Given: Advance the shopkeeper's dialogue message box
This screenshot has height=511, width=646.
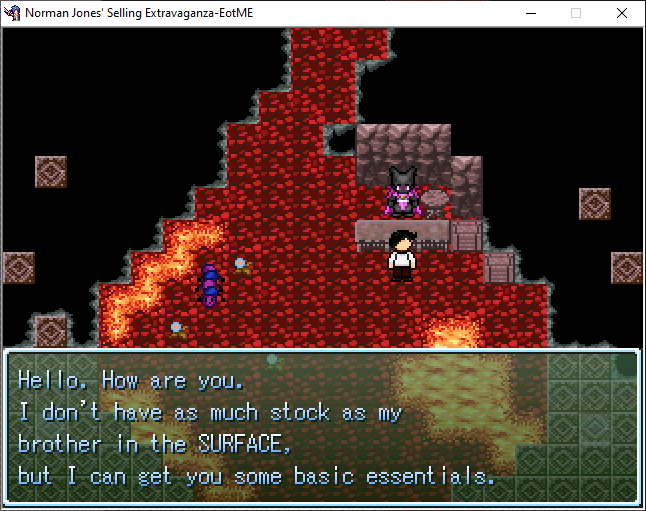Looking at the screenshot, I should pos(322,427).
